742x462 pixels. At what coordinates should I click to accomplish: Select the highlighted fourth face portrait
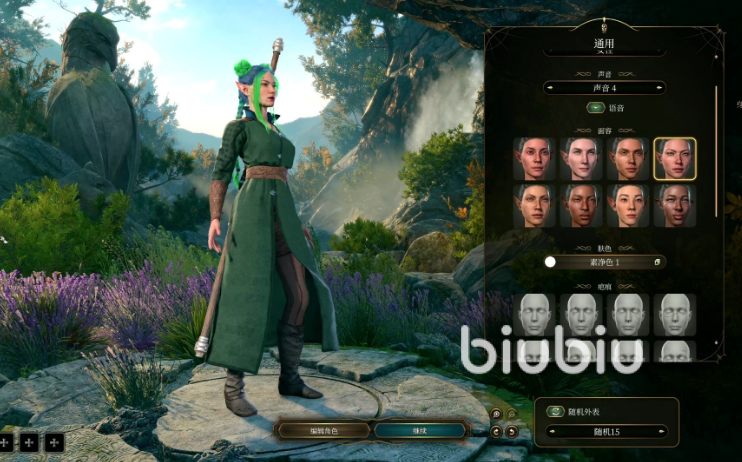pos(675,158)
